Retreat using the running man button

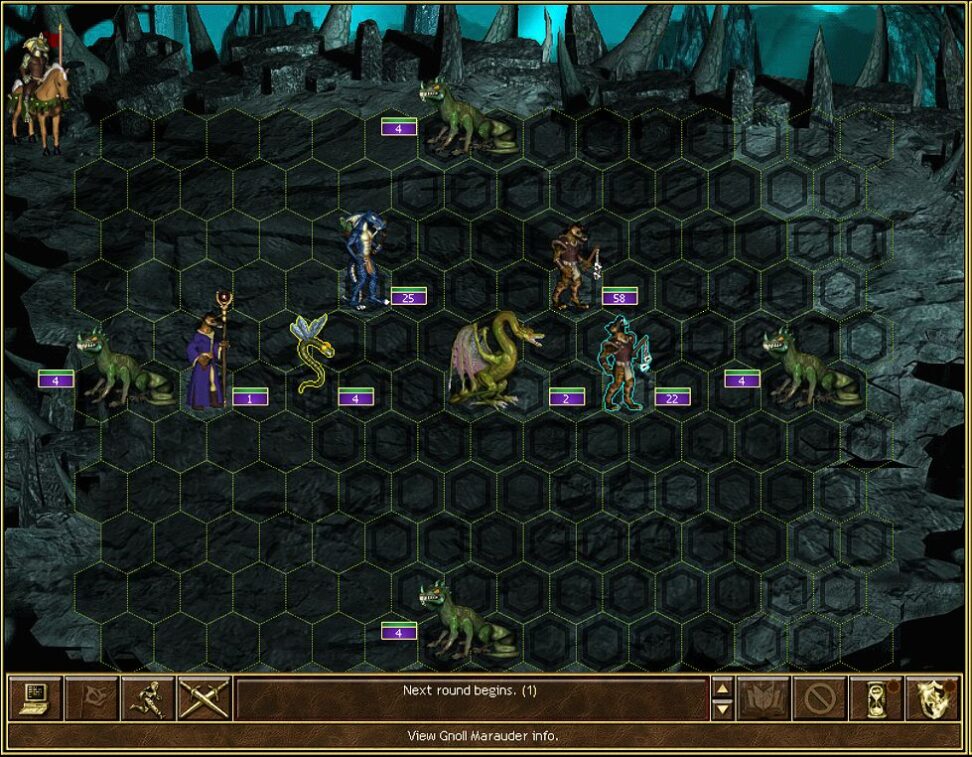pyautogui.click(x=148, y=698)
